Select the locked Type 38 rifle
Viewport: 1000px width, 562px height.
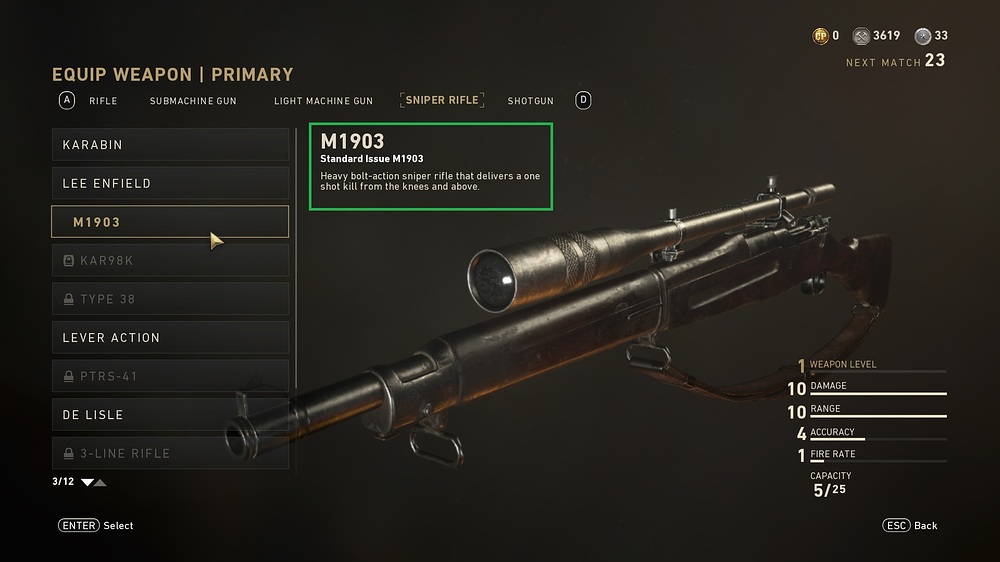[170, 299]
